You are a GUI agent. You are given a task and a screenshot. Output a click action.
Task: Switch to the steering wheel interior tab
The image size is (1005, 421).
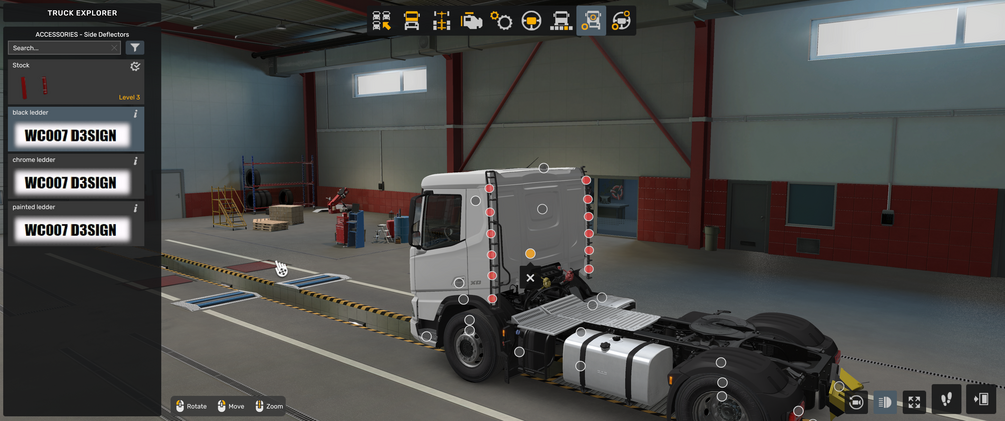(531, 21)
